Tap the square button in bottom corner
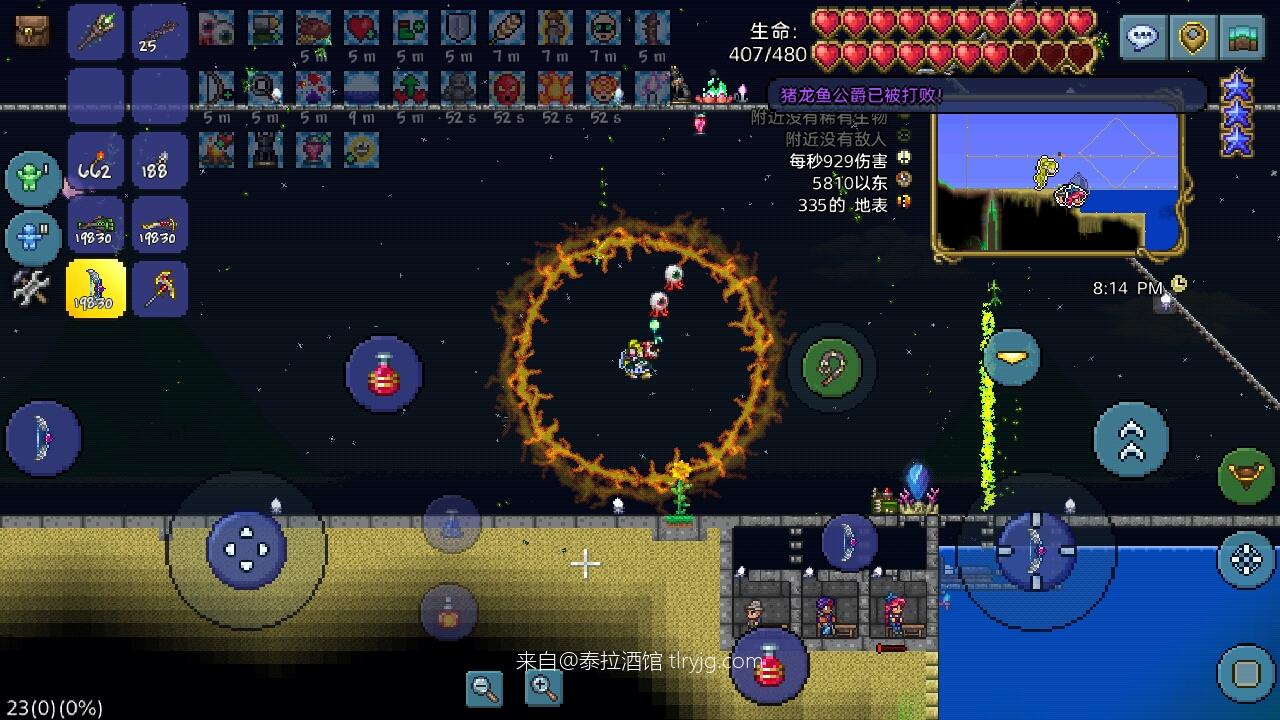 pyautogui.click(x=1246, y=672)
